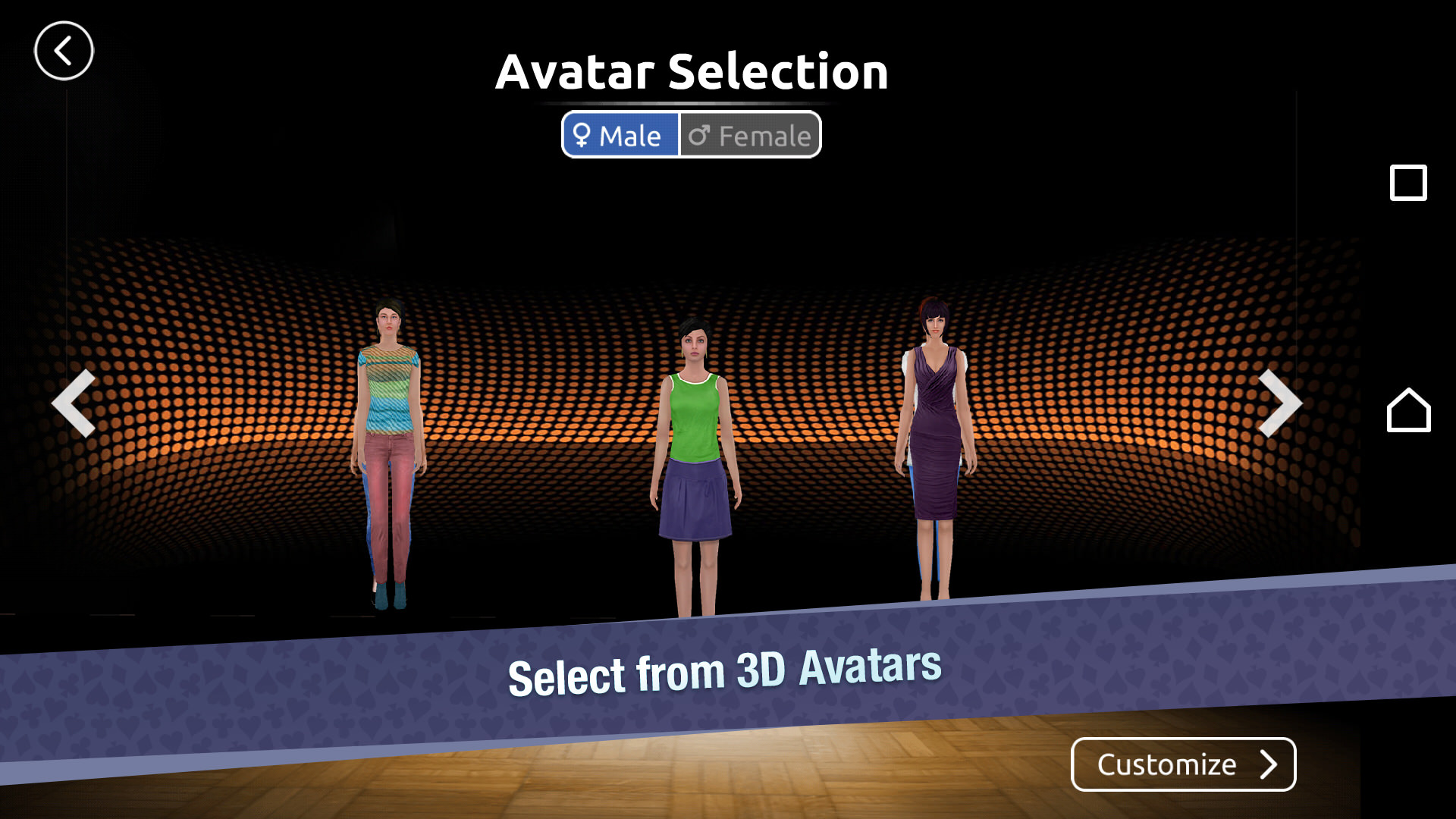Tap the Android home button
The width and height of the screenshot is (1456, 819).
click(x=1408, y=410)
